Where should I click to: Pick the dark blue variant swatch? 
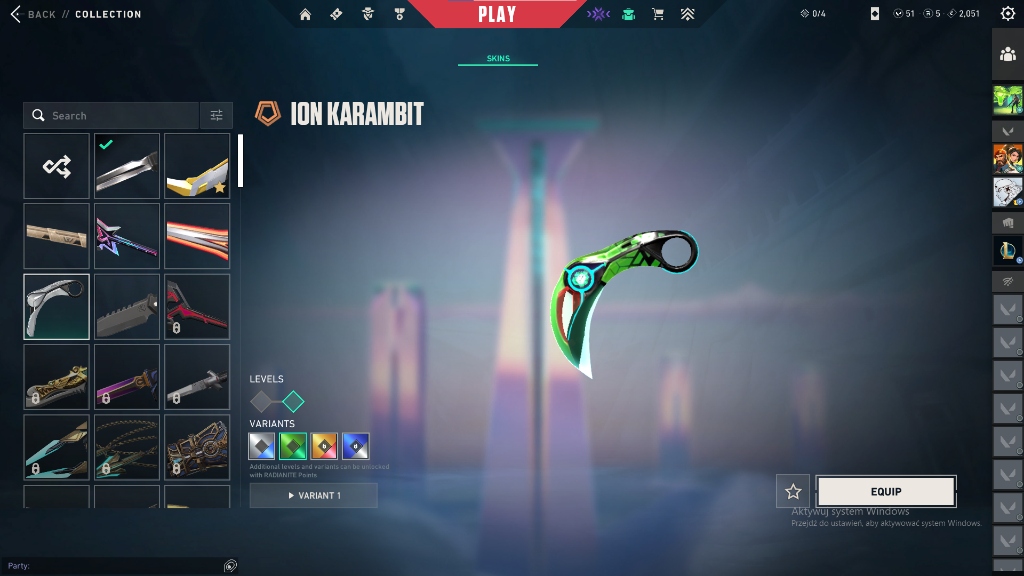pos(355,446)
